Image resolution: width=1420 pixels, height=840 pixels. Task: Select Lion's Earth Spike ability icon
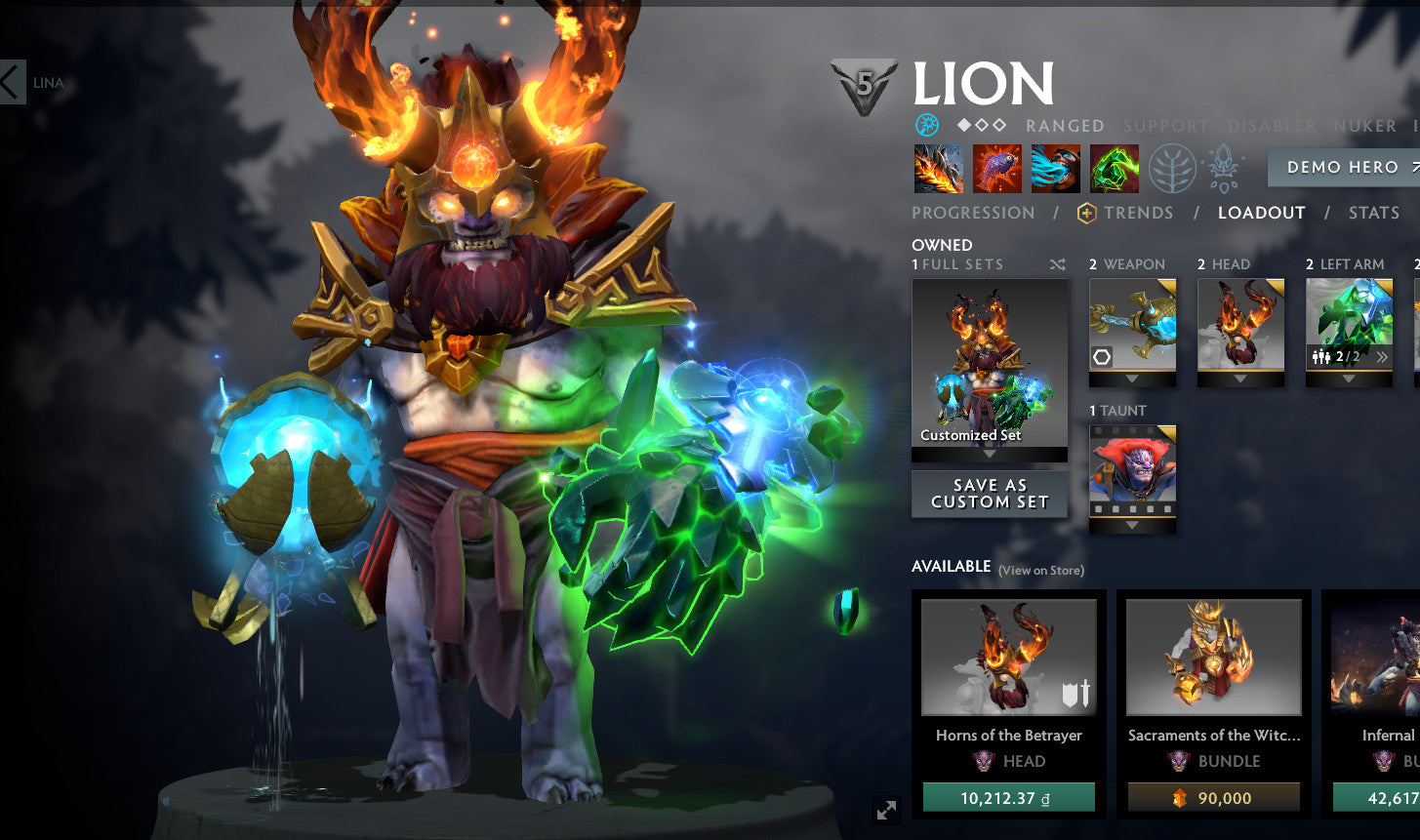click(x=939, y=168)
